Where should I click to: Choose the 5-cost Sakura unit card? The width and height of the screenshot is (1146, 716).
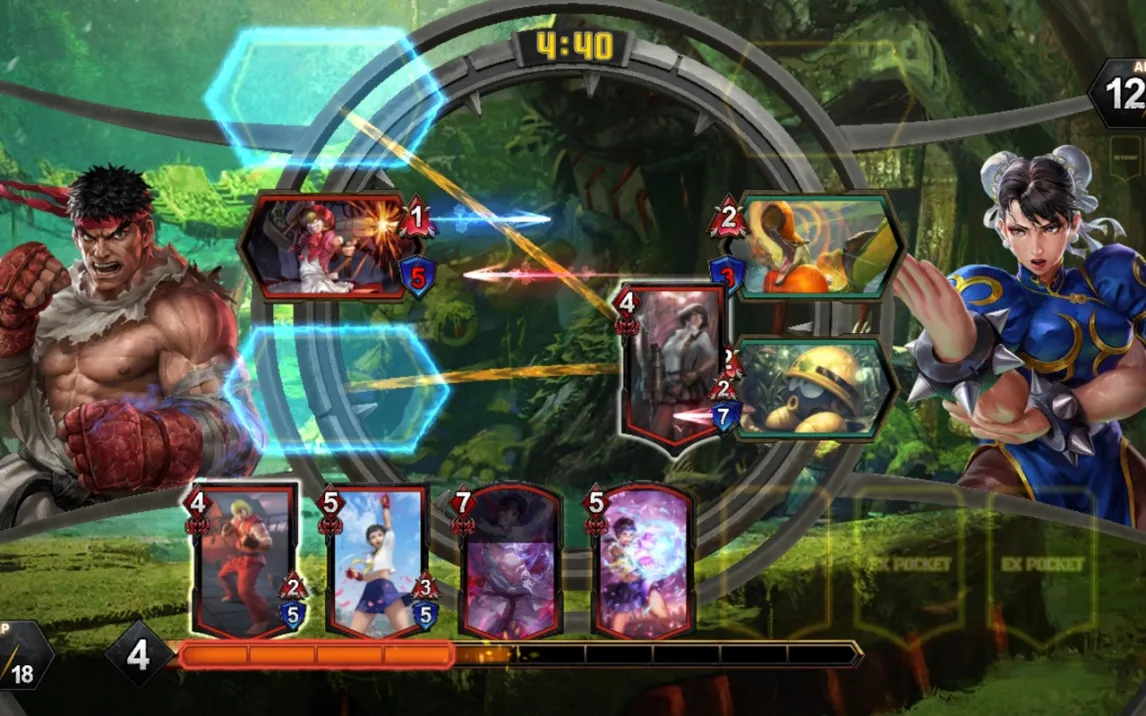[x=378, y=562]
